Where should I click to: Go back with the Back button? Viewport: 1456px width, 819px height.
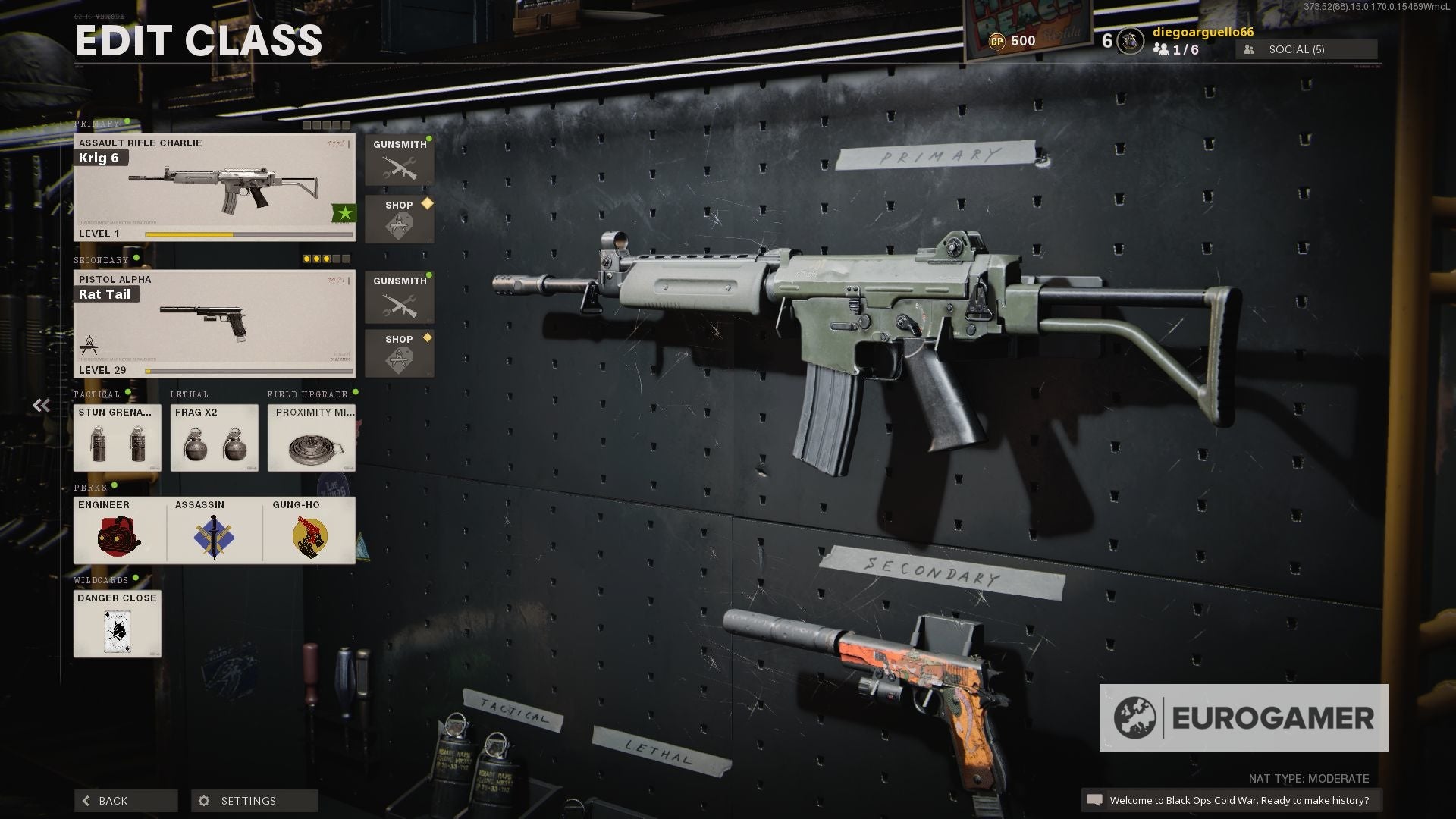tap(125, 801)
